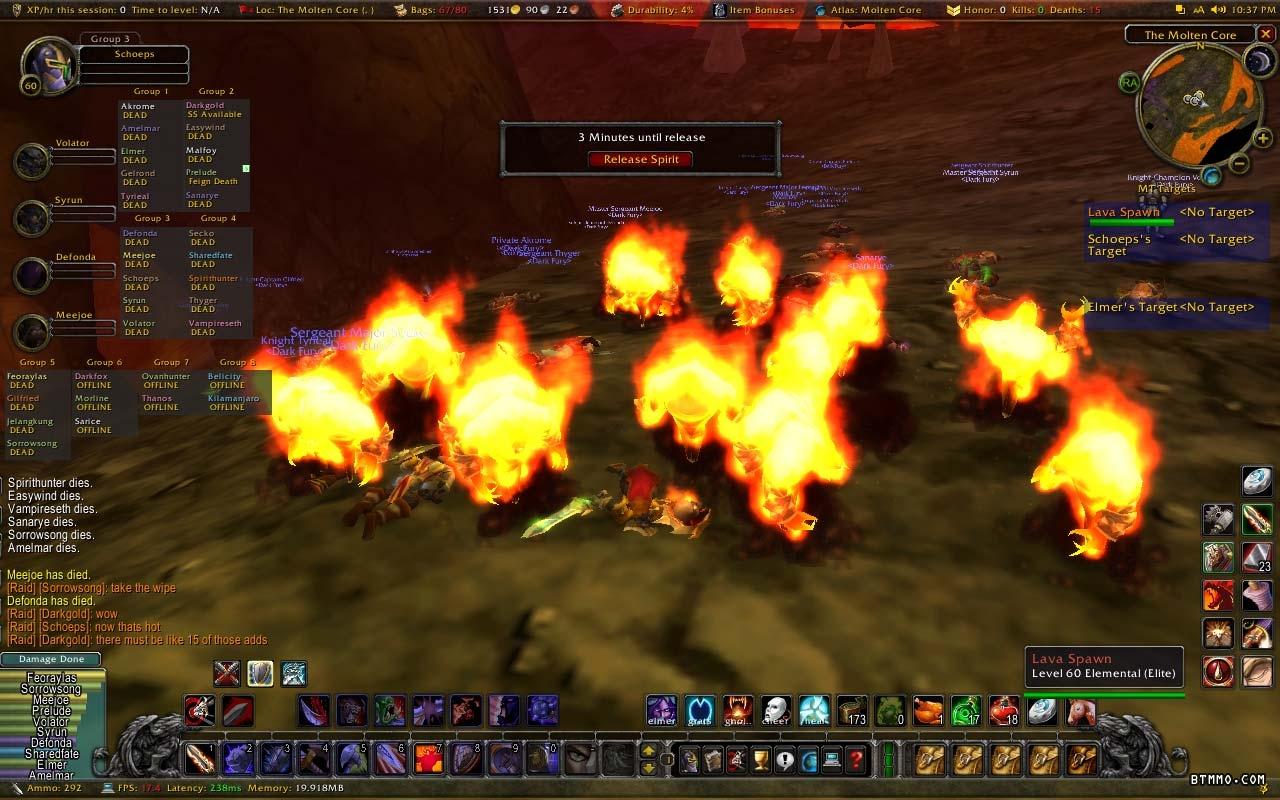Select Meejoe's party portrait
Screen dimensions: 1280x800
[x=34, y=332]
